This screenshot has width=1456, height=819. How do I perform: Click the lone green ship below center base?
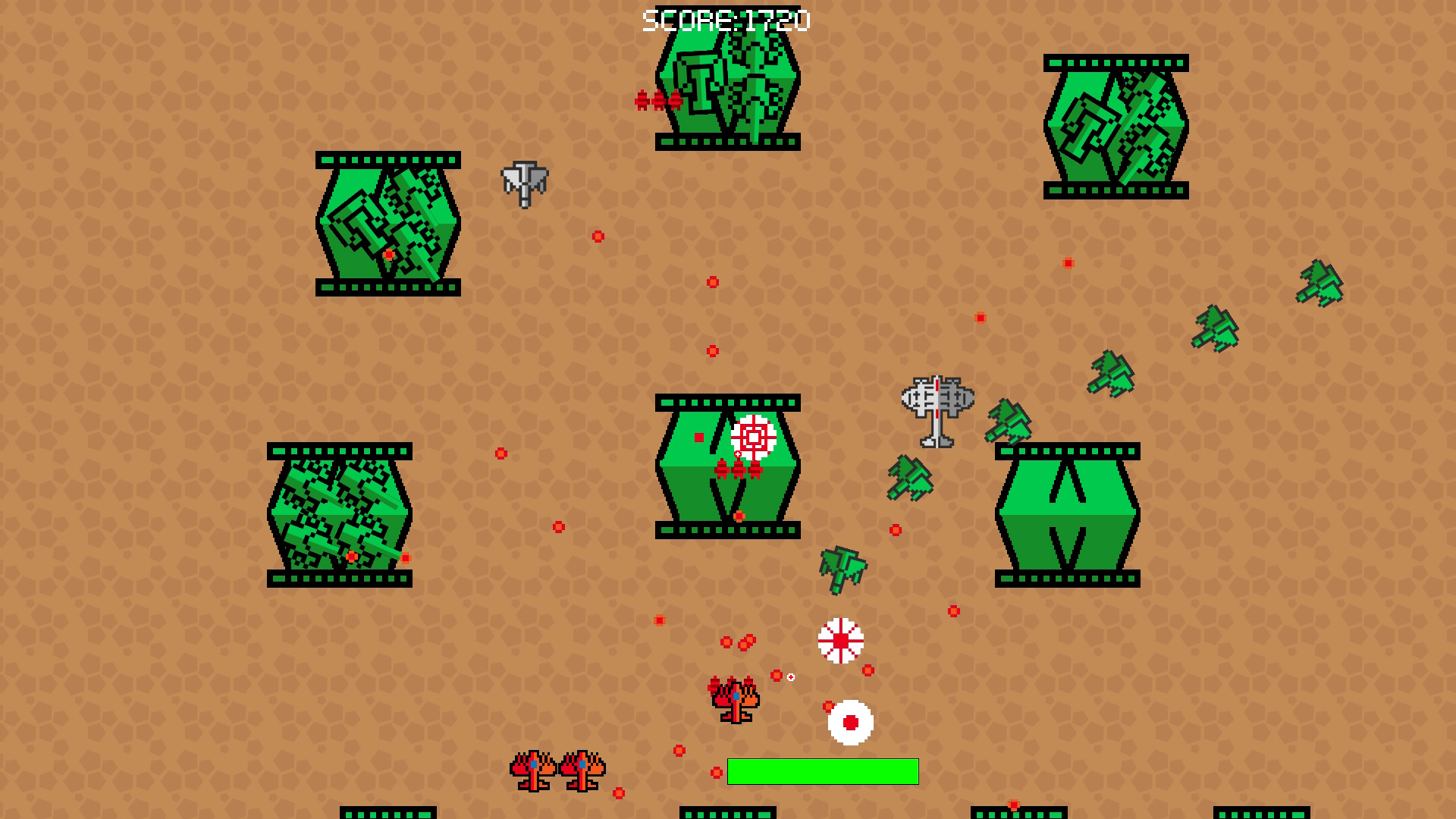pyautogui.click(x=842, y=569)
